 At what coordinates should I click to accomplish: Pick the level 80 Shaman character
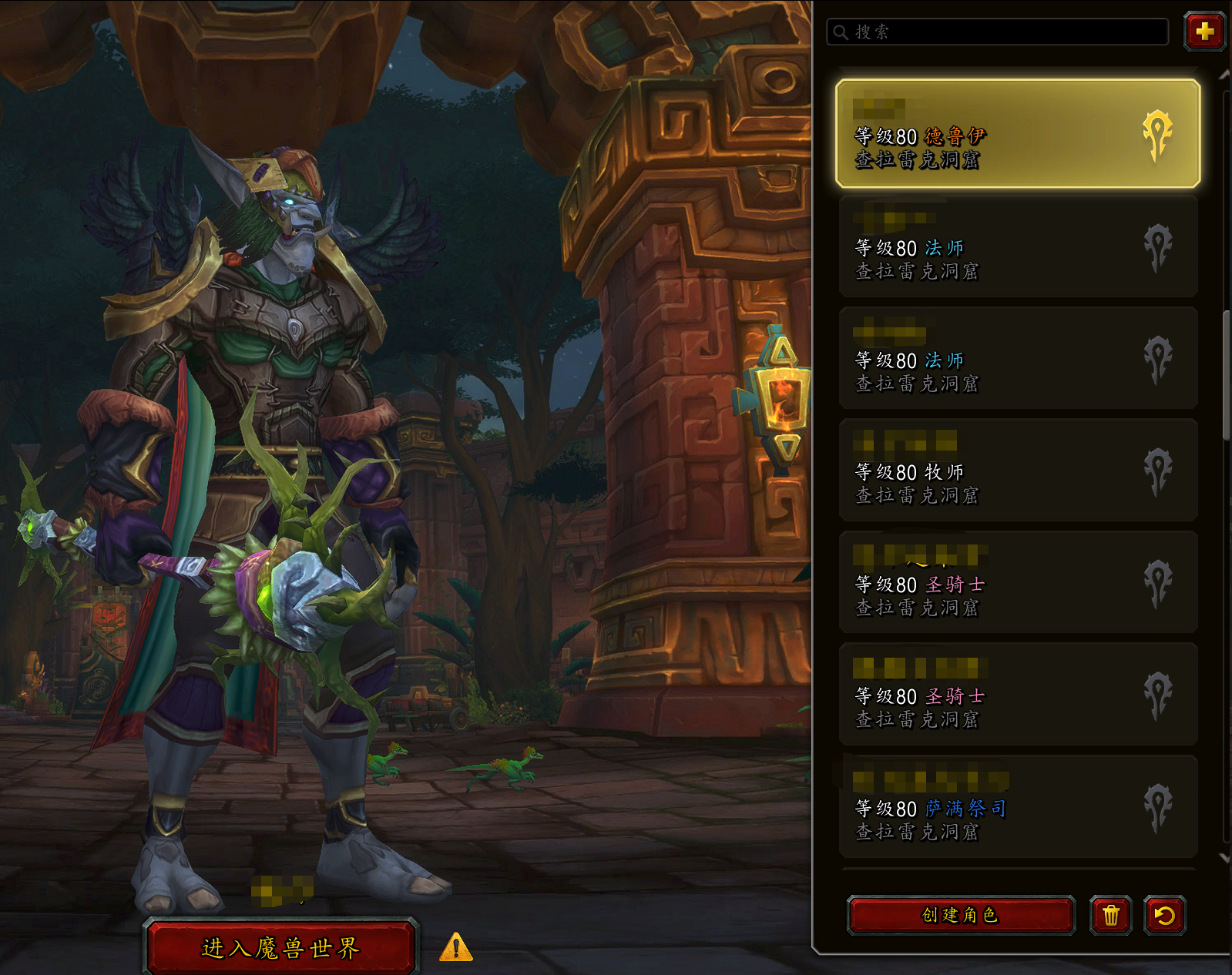point(1017,807)
